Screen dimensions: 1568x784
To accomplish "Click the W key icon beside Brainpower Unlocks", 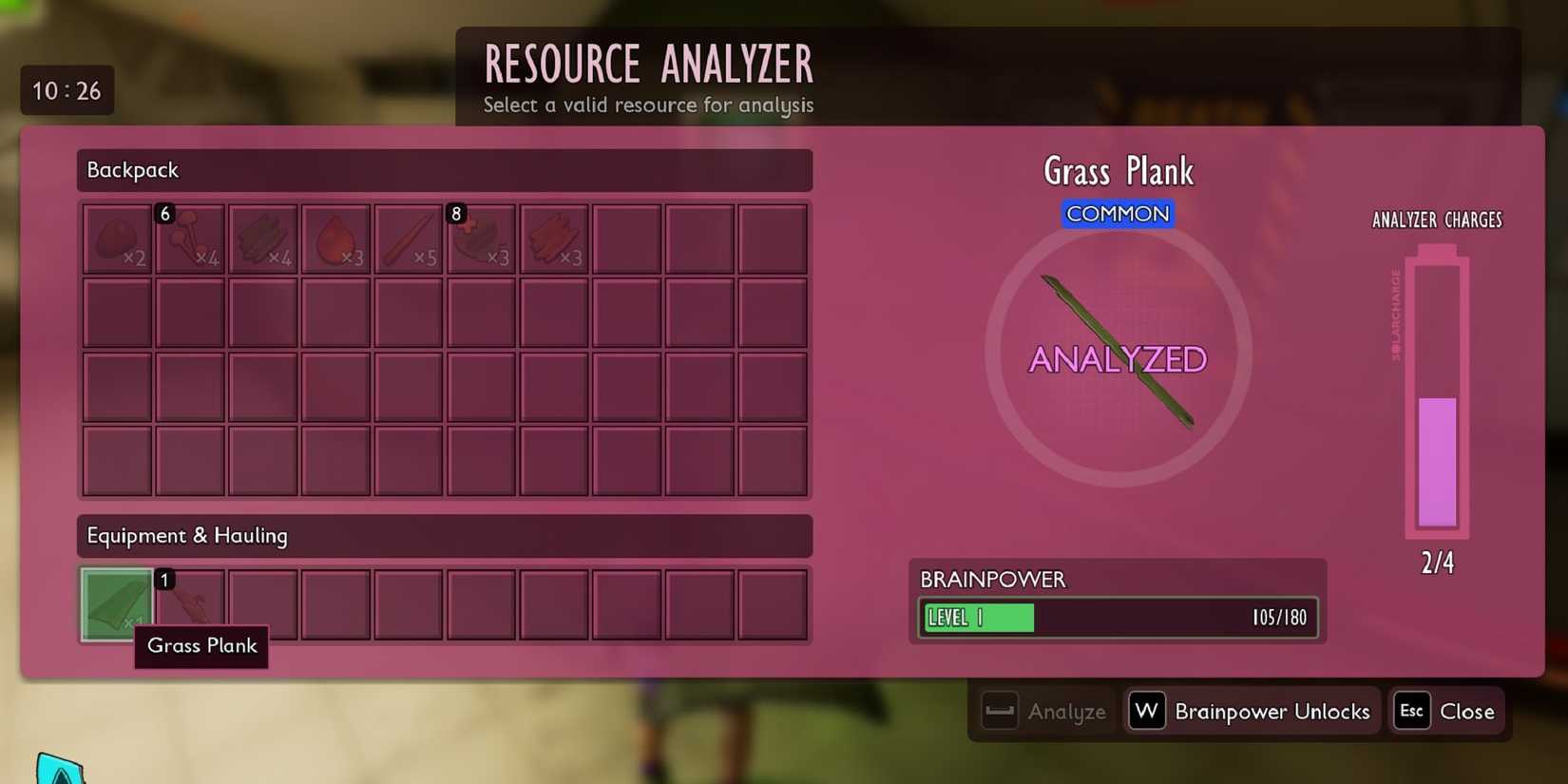I will coord(1146,710).
